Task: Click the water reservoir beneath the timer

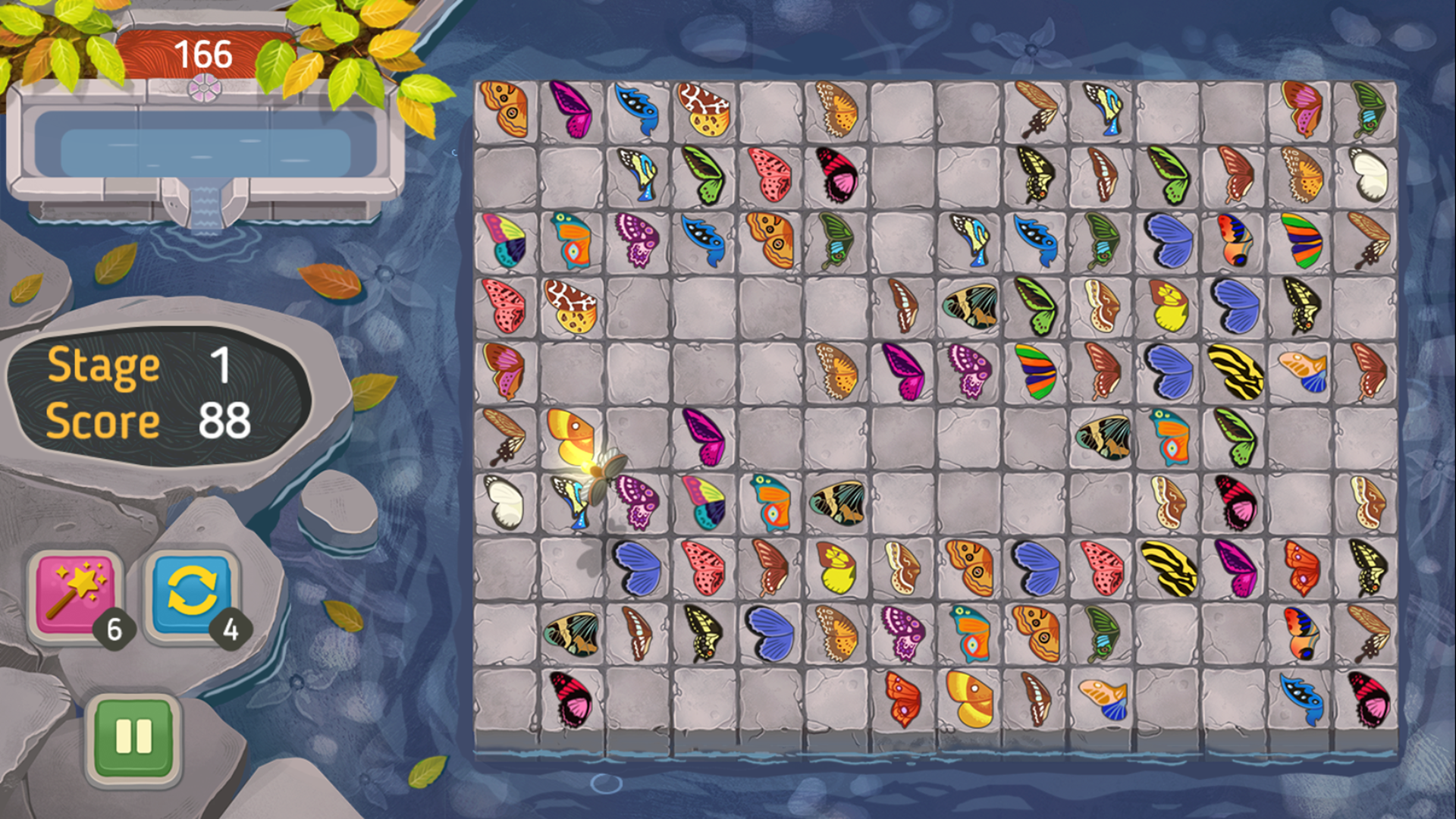Action: pyautogui.click(x=205, y=148)
